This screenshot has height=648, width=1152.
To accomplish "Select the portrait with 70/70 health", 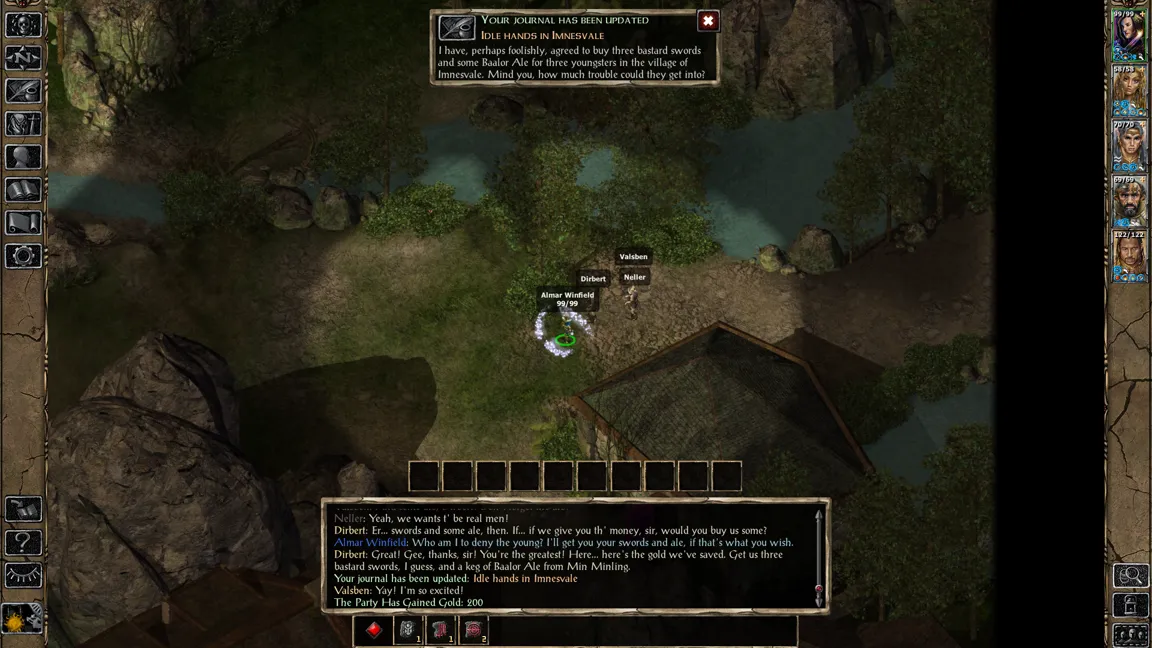I will coord(1129,148).
